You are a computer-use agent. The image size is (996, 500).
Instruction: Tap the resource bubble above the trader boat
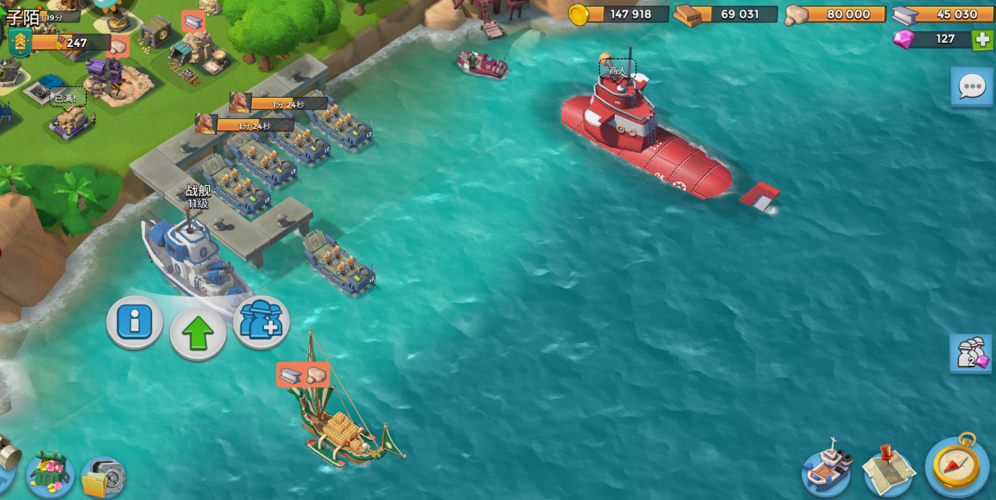(x=302, y=374)
